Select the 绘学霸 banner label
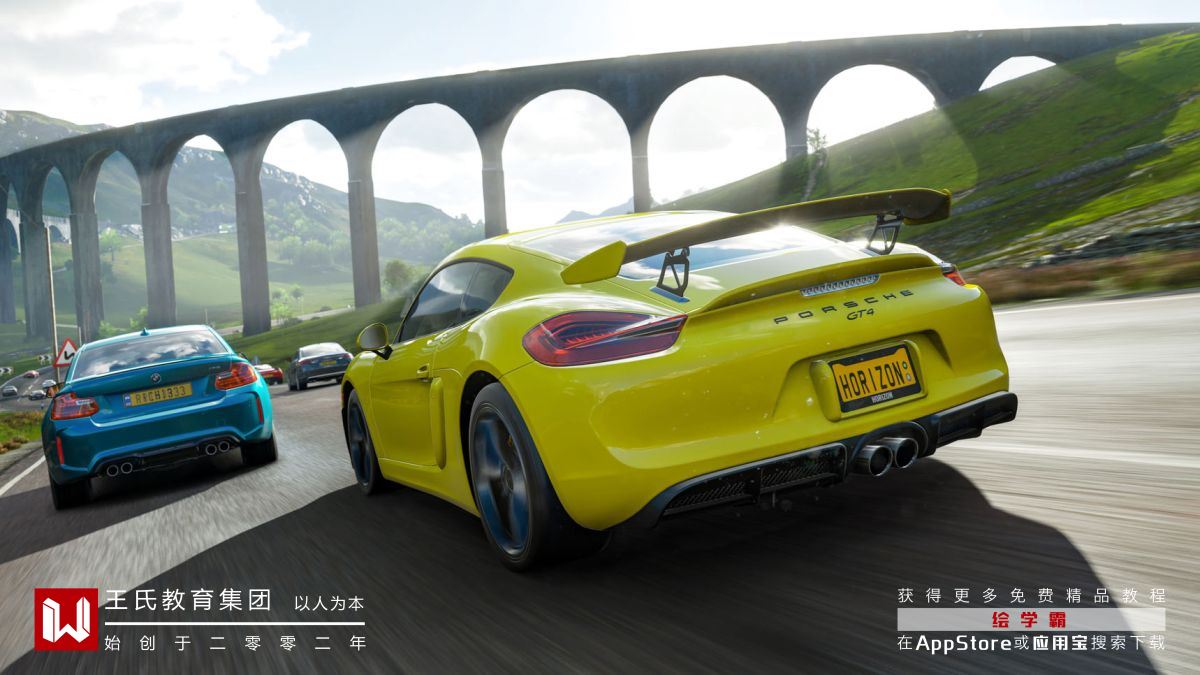The width and height of the screenshot is (1200, 675). pyautogui.click(x=1030, y=619)
